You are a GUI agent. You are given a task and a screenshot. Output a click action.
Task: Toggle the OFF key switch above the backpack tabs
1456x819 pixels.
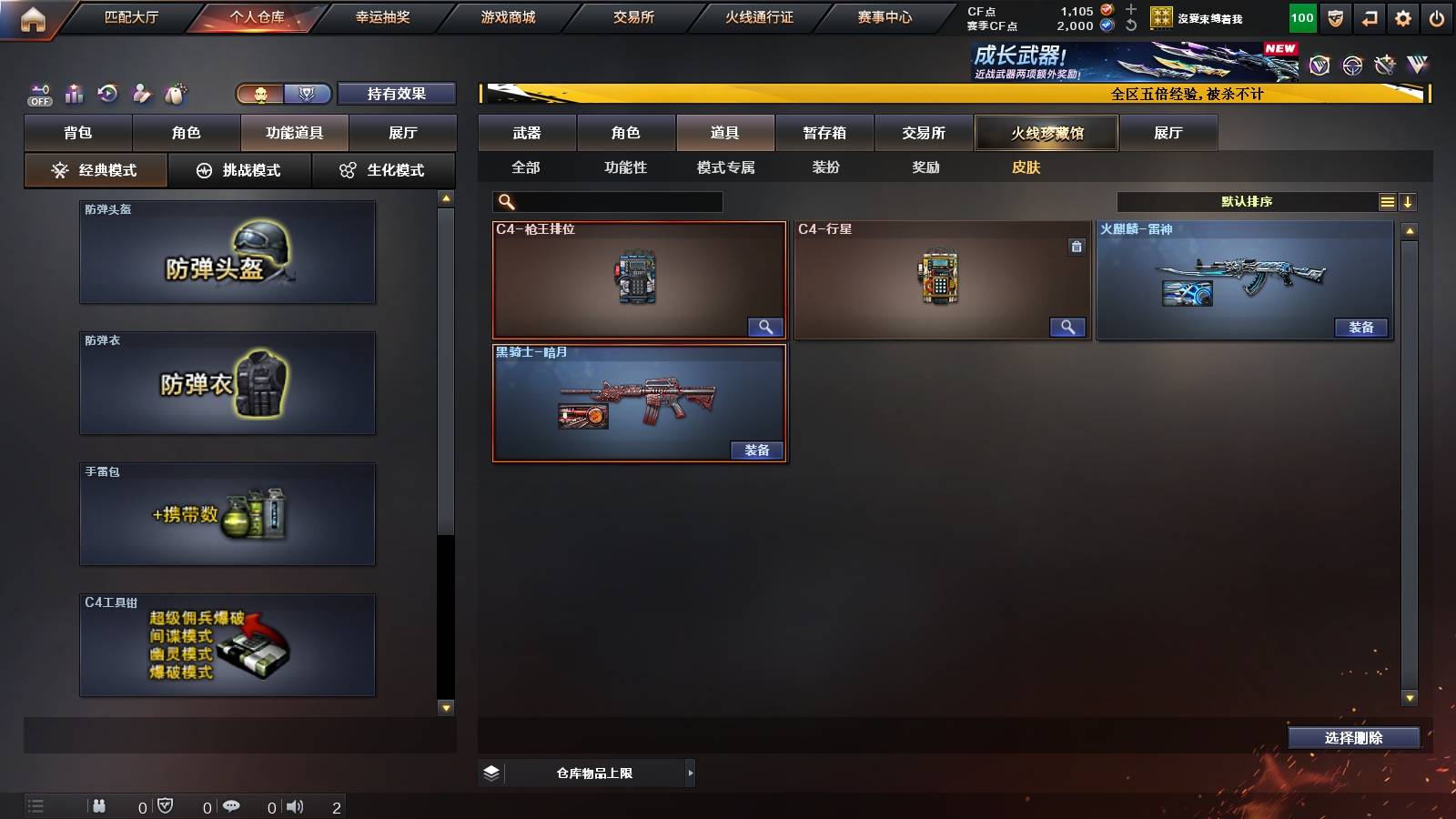[38, 92]
